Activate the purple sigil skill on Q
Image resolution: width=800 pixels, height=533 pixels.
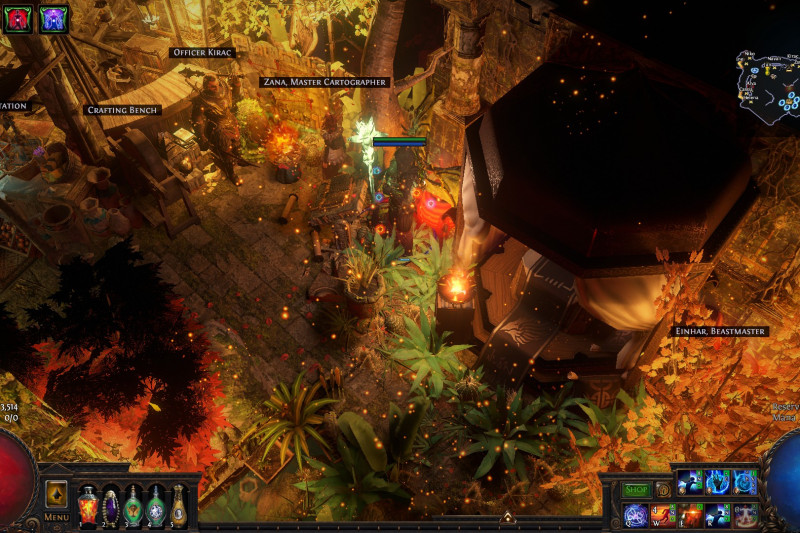635,515
